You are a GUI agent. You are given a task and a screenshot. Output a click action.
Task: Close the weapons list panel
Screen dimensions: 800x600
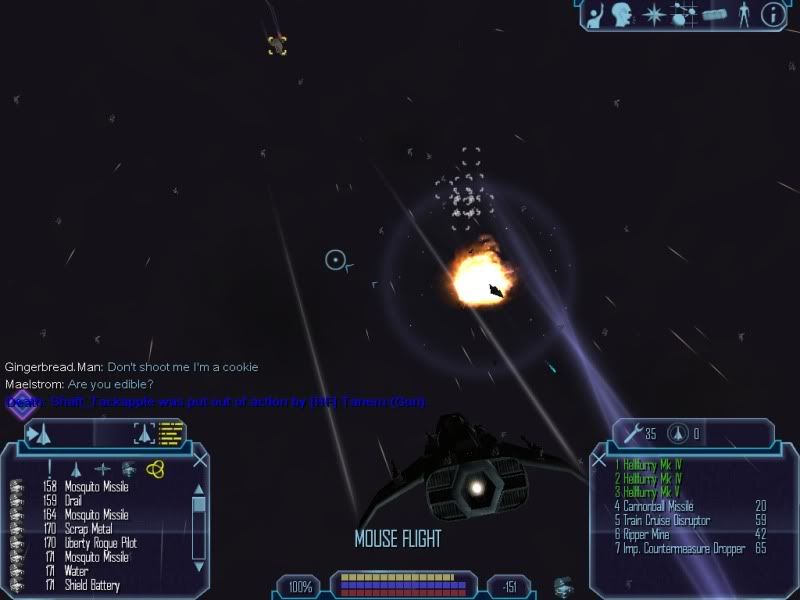(599, 461)
